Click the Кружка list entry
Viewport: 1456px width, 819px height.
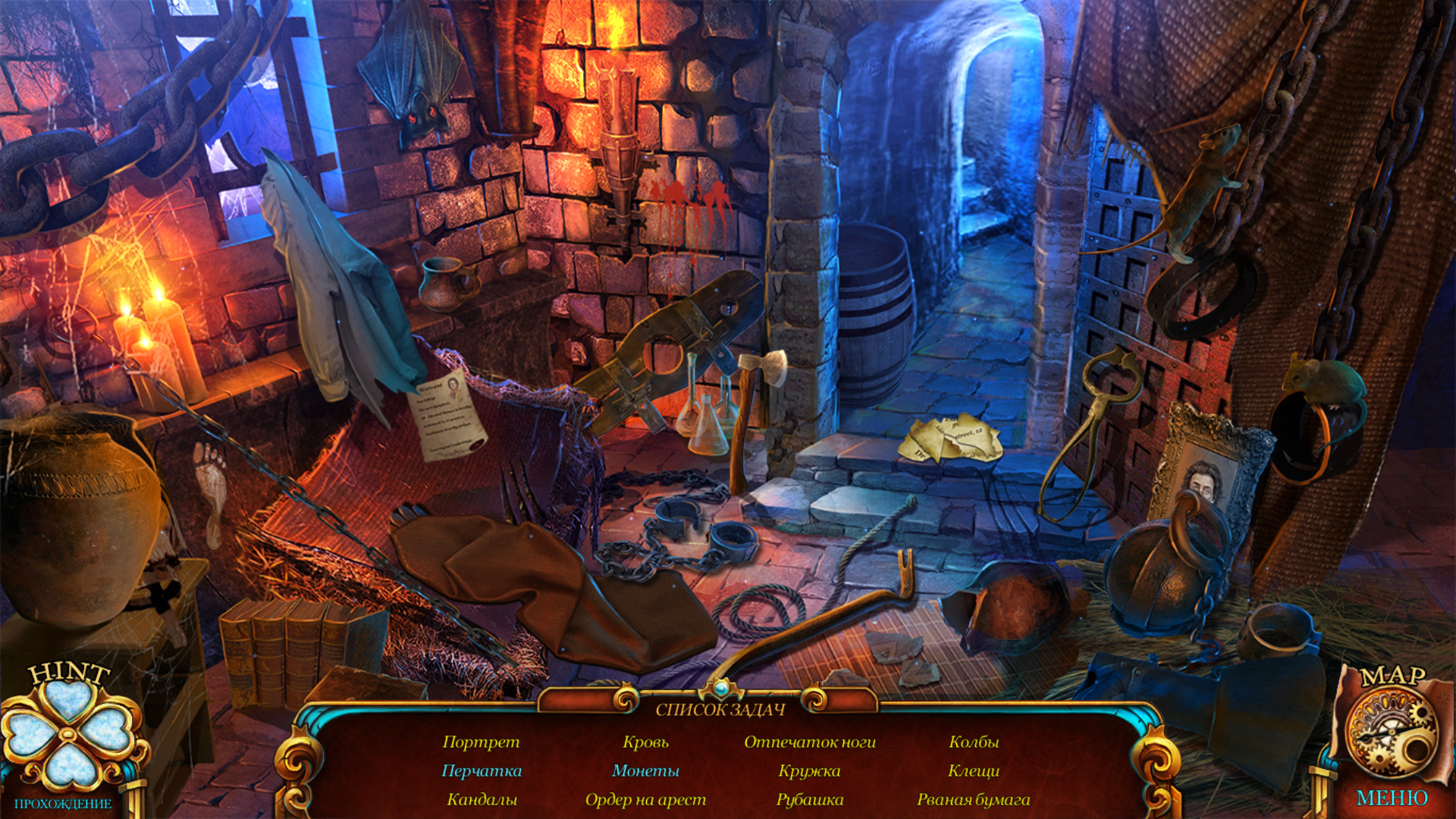tap(809, 770)
